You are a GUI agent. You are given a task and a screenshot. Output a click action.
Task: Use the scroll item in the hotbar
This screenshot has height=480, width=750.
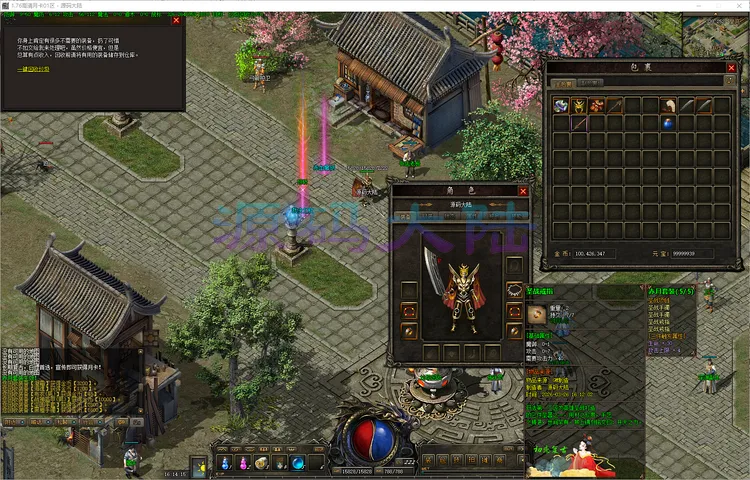261,463
